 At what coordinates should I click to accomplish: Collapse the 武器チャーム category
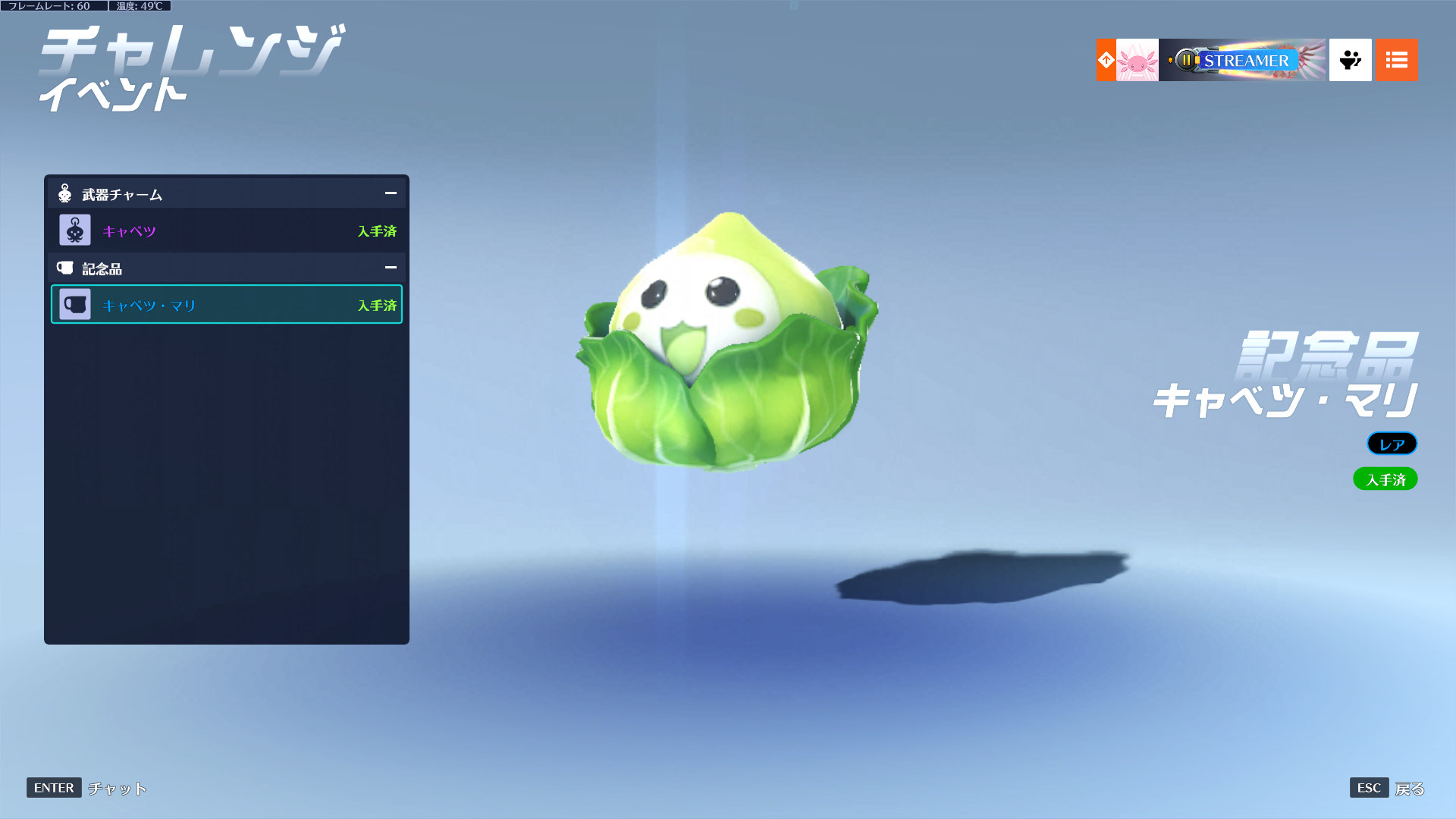(x=391, y=193)
